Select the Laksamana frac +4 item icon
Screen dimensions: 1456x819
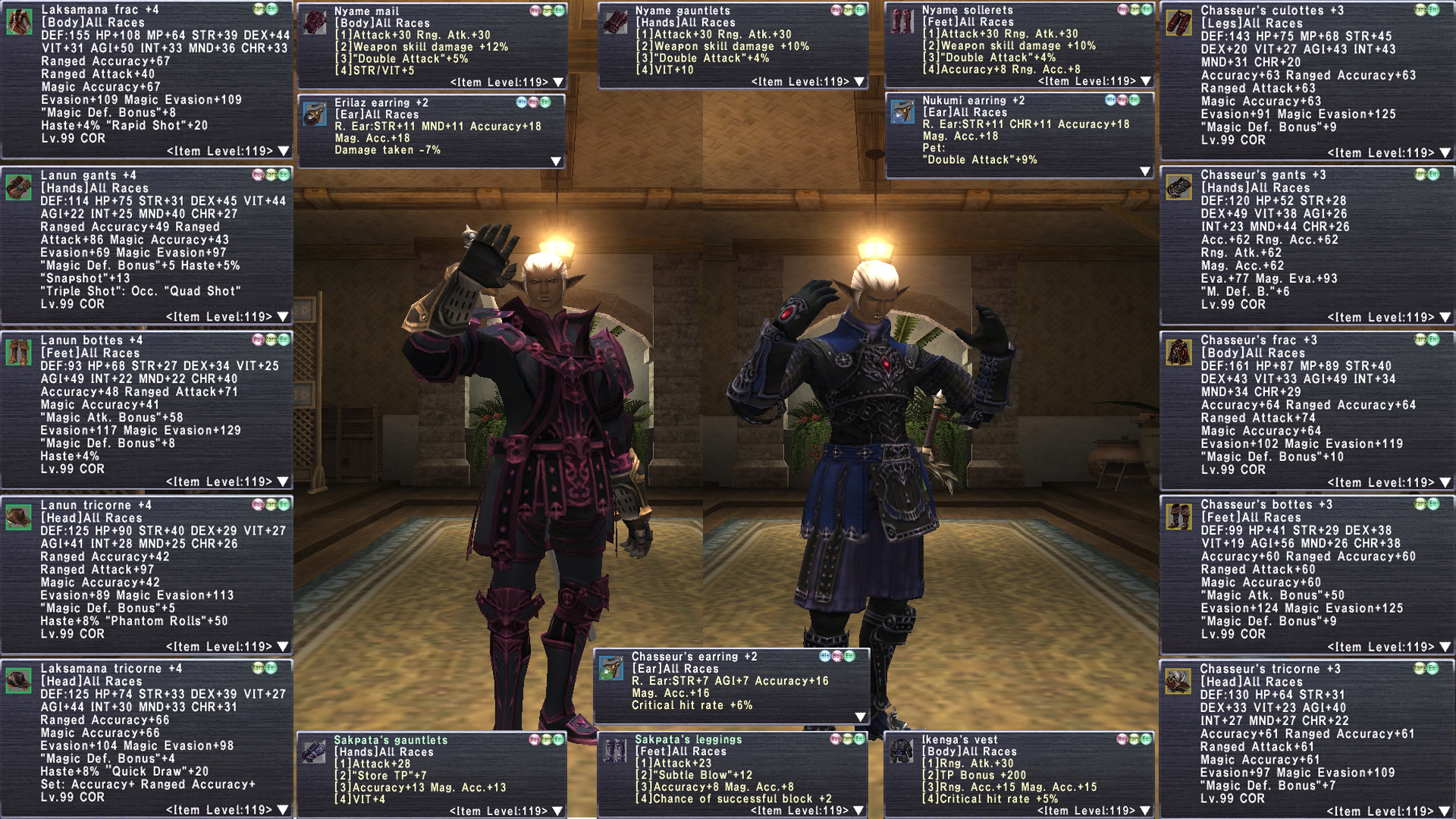[19, 21]
